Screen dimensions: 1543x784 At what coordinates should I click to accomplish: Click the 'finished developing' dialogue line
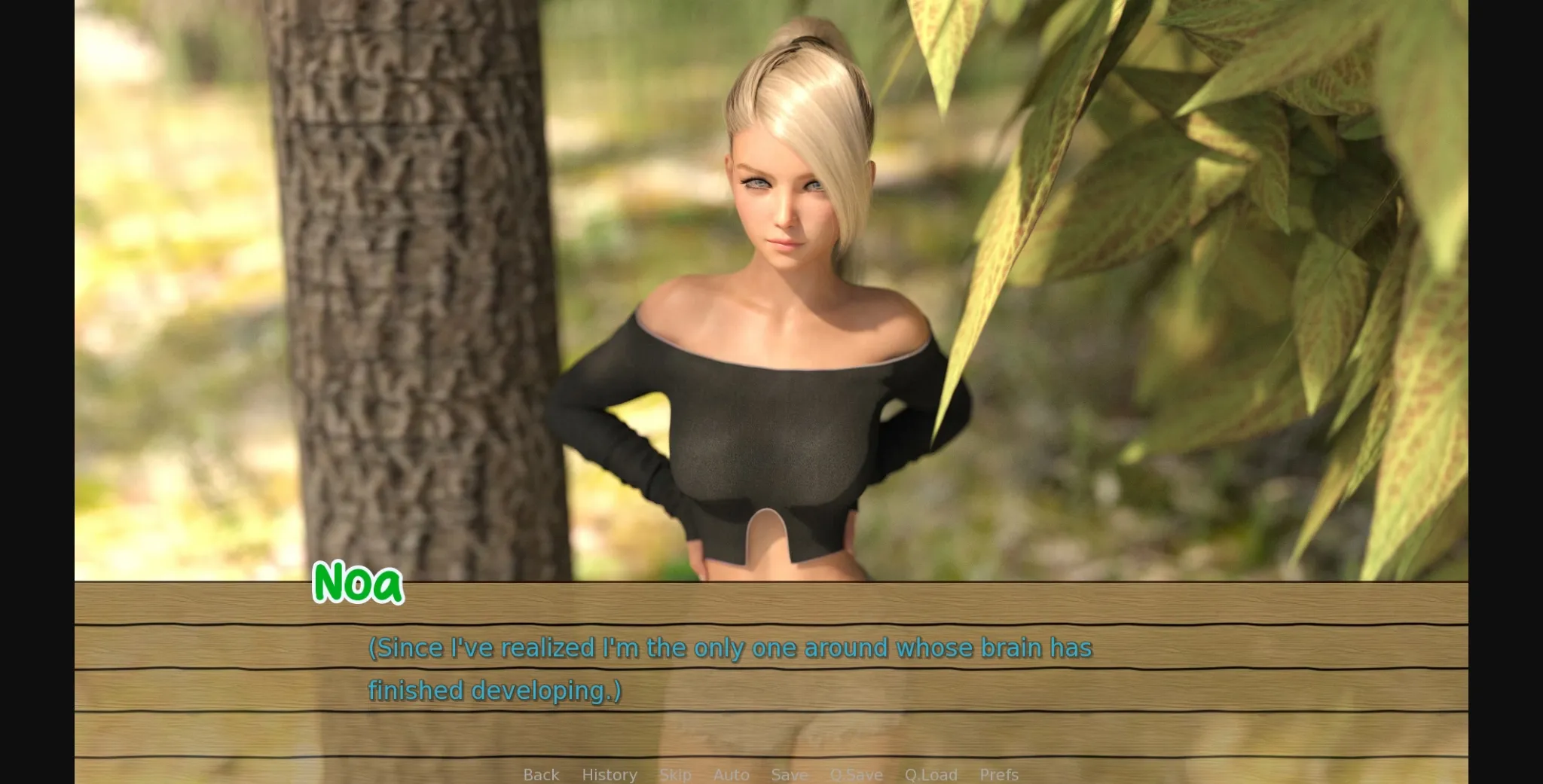click(x=493, y=689)
